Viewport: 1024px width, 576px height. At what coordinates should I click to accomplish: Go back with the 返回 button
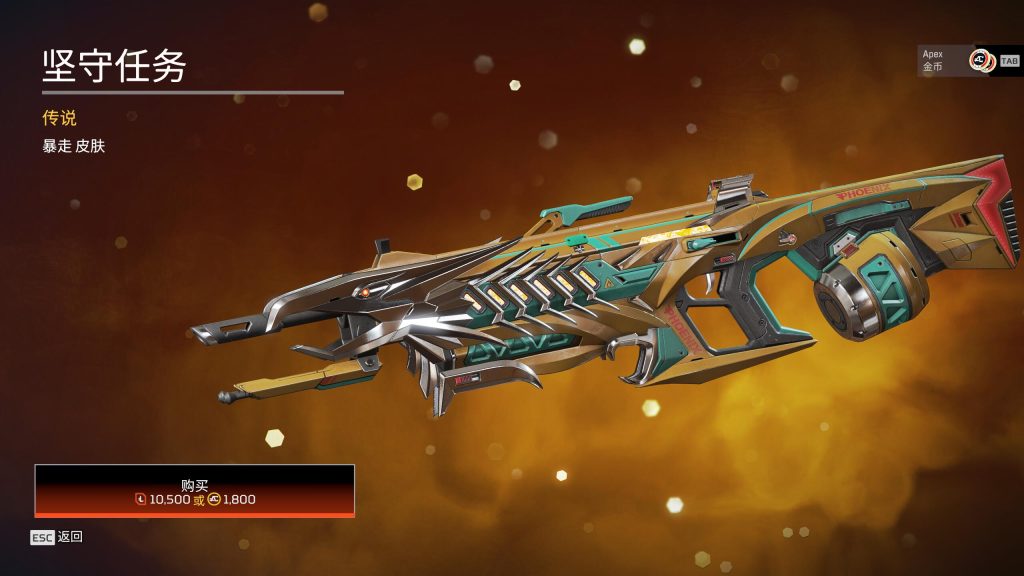[57, 537]
